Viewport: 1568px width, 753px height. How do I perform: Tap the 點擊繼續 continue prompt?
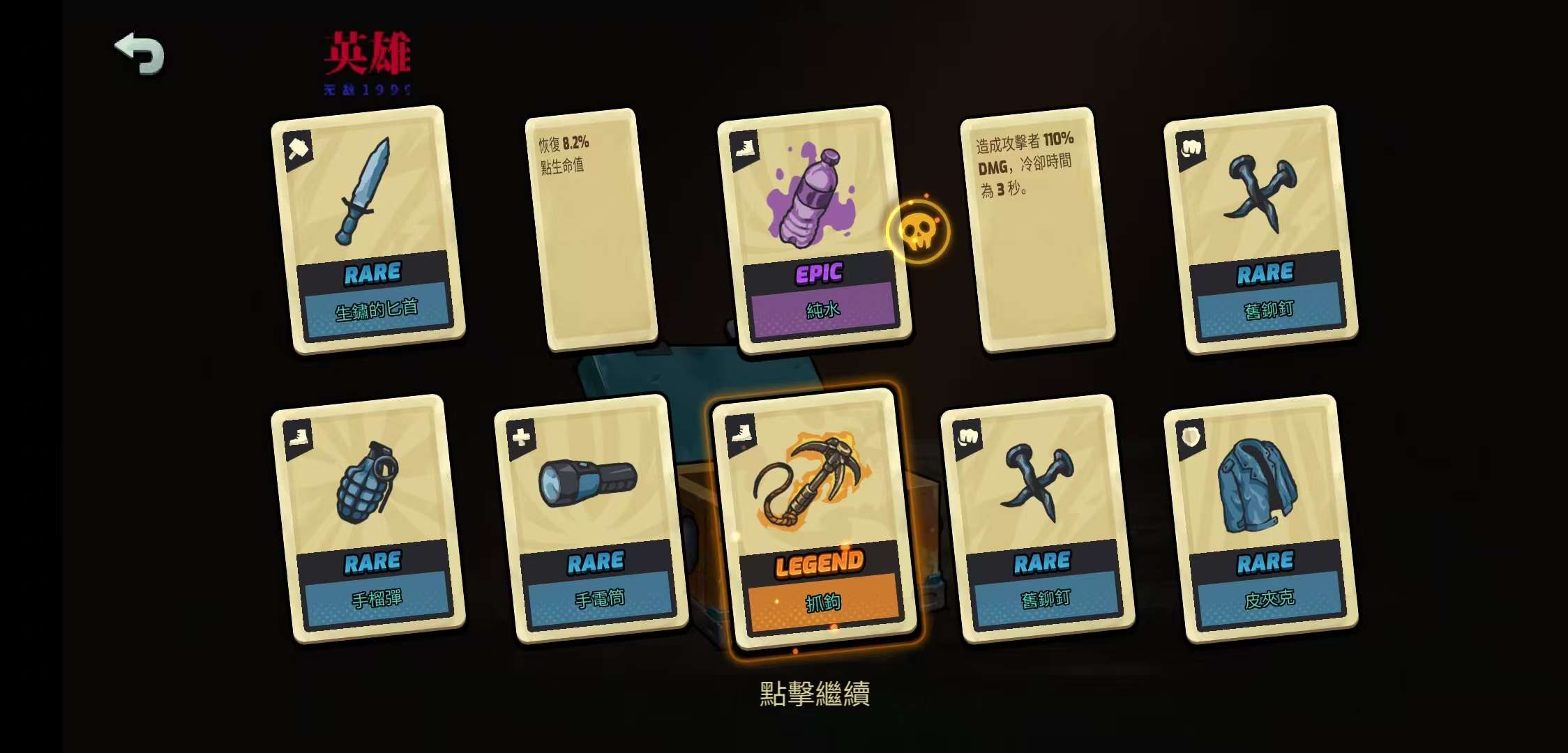click(x=815, y=693)
